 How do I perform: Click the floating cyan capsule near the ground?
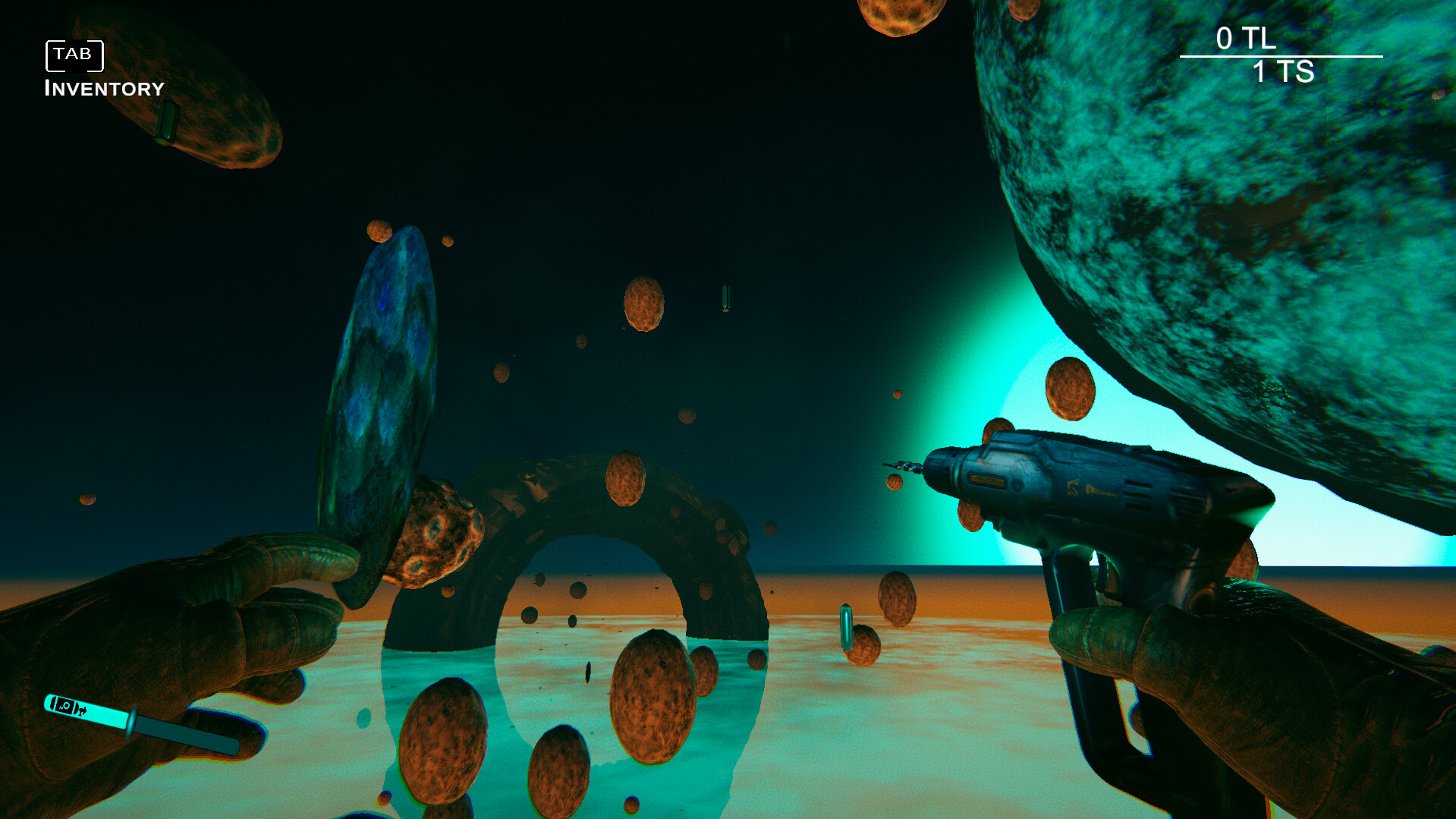tap(844, 626)
